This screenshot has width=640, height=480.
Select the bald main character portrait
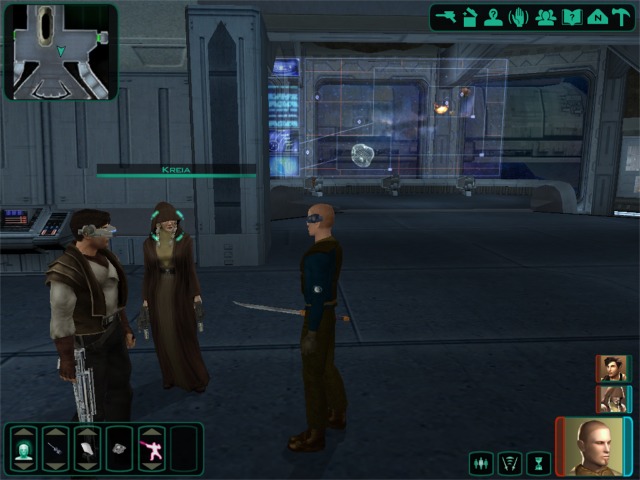592,447
